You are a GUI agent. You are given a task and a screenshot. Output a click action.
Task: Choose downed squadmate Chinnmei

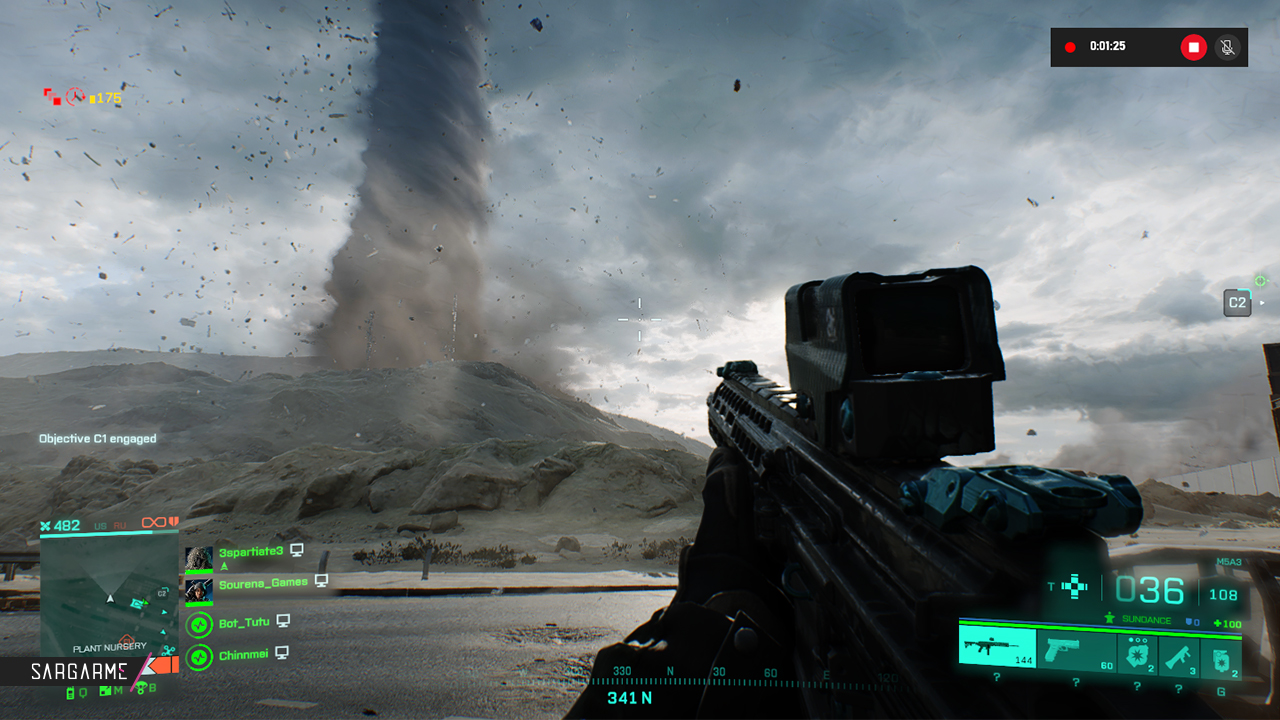coord(244,655)
